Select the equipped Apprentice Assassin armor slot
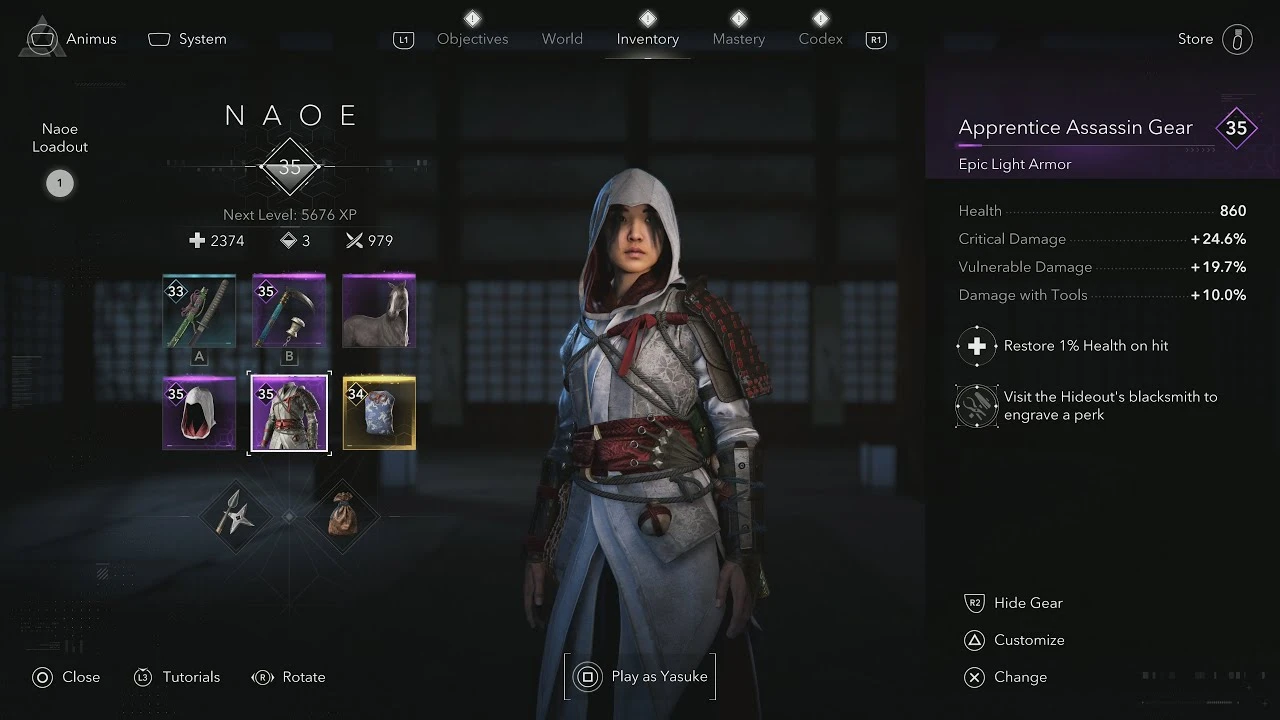1280x720 pixels. tap(288, 412)
